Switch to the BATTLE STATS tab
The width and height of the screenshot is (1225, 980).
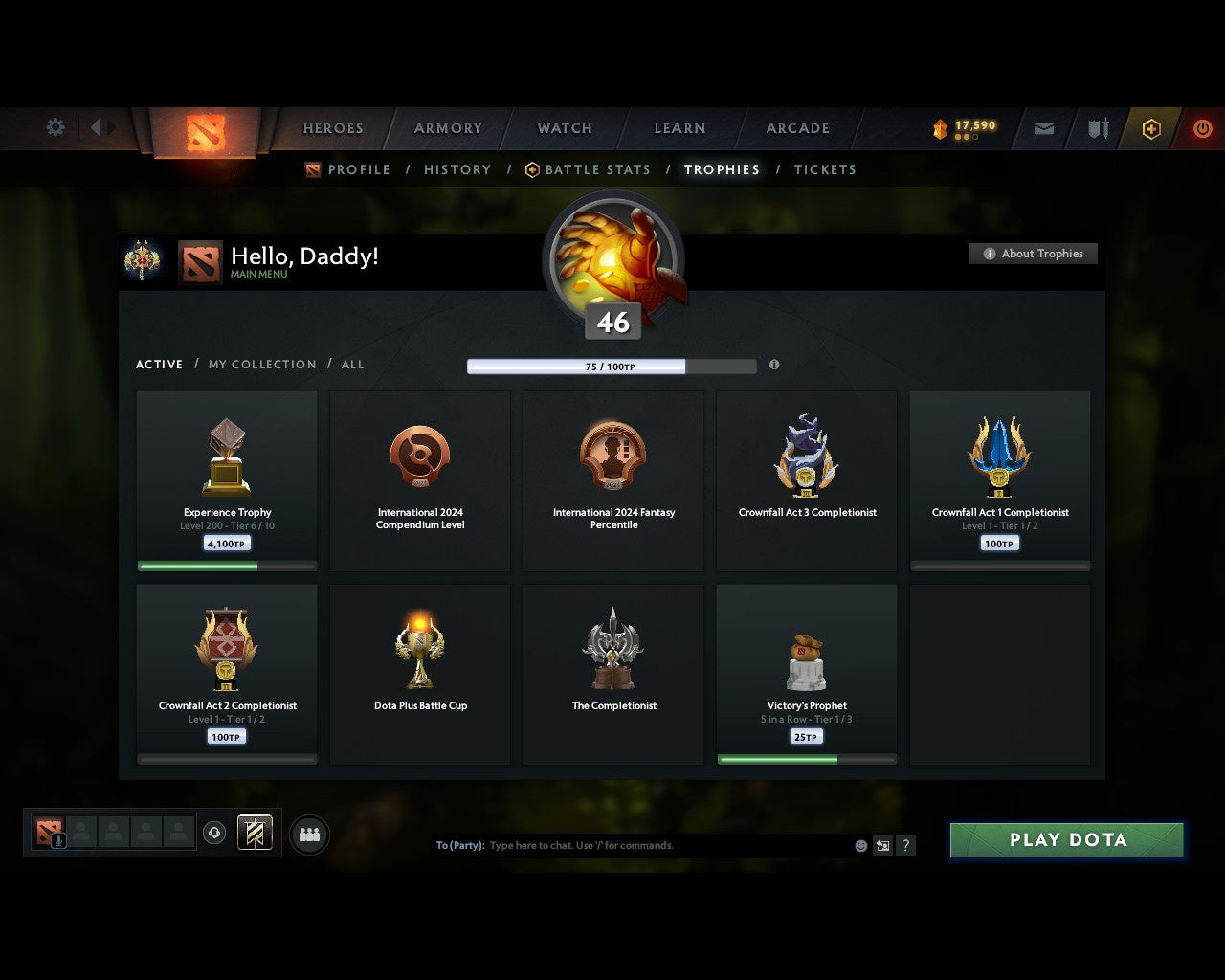click(x=597, y=169)
